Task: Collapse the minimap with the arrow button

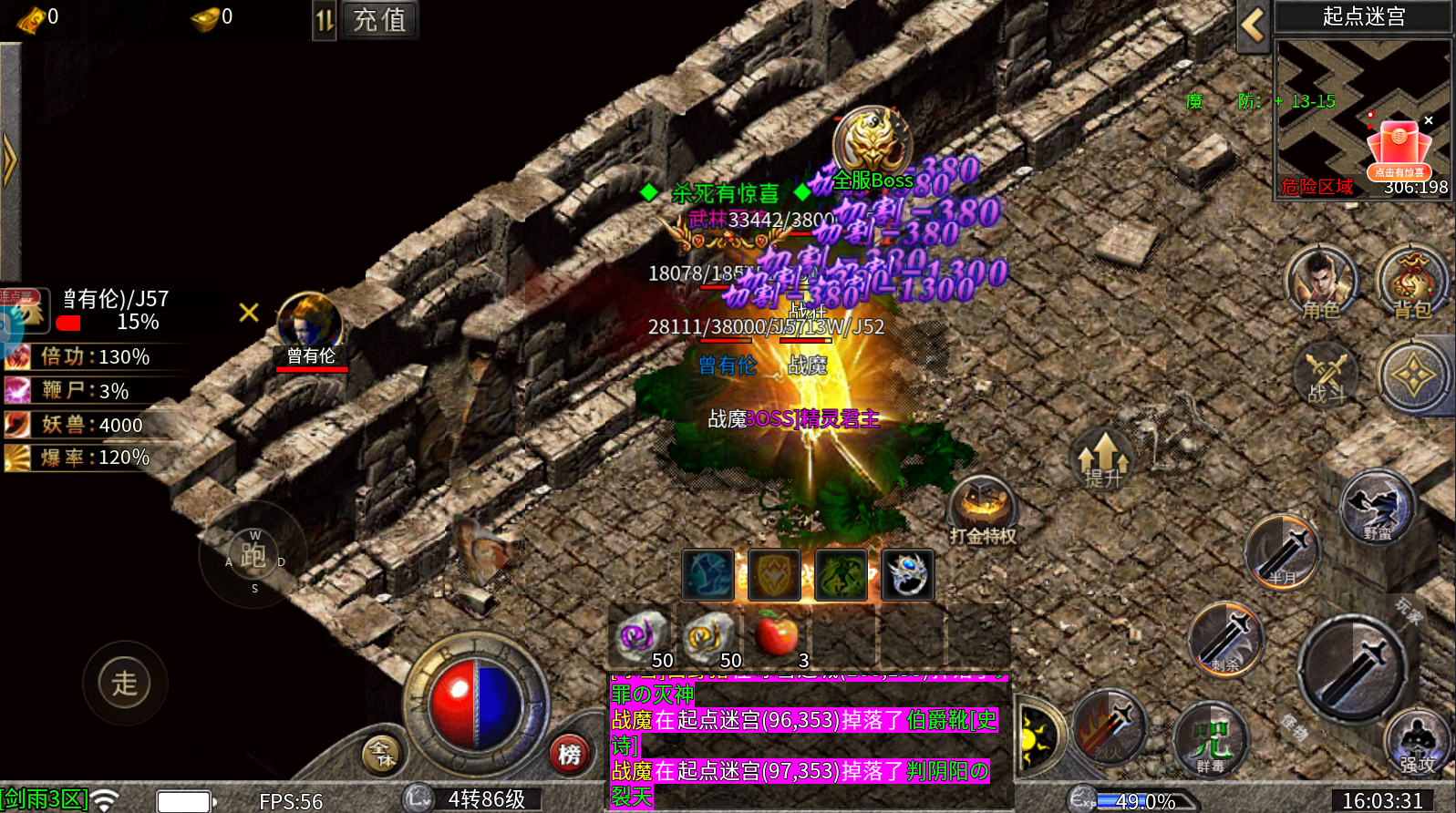Action: click(1253, 26)
